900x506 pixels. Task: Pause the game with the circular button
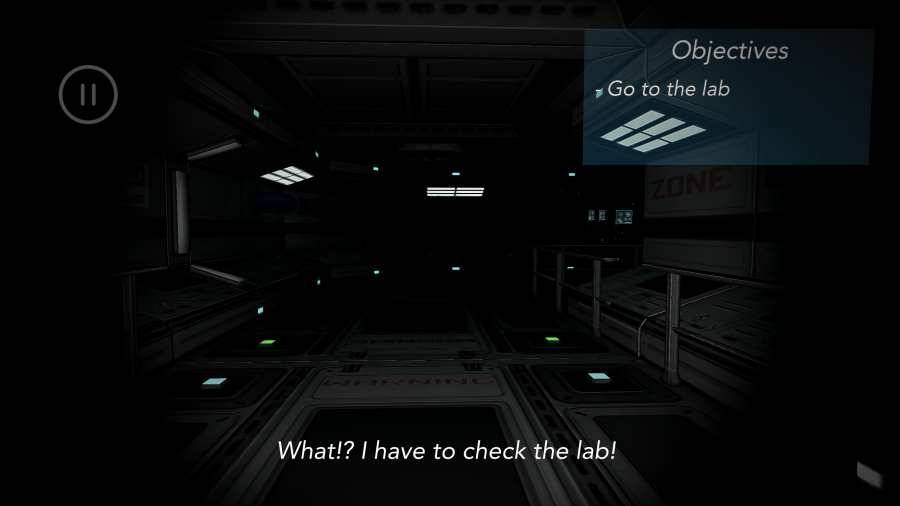point(88,95)
